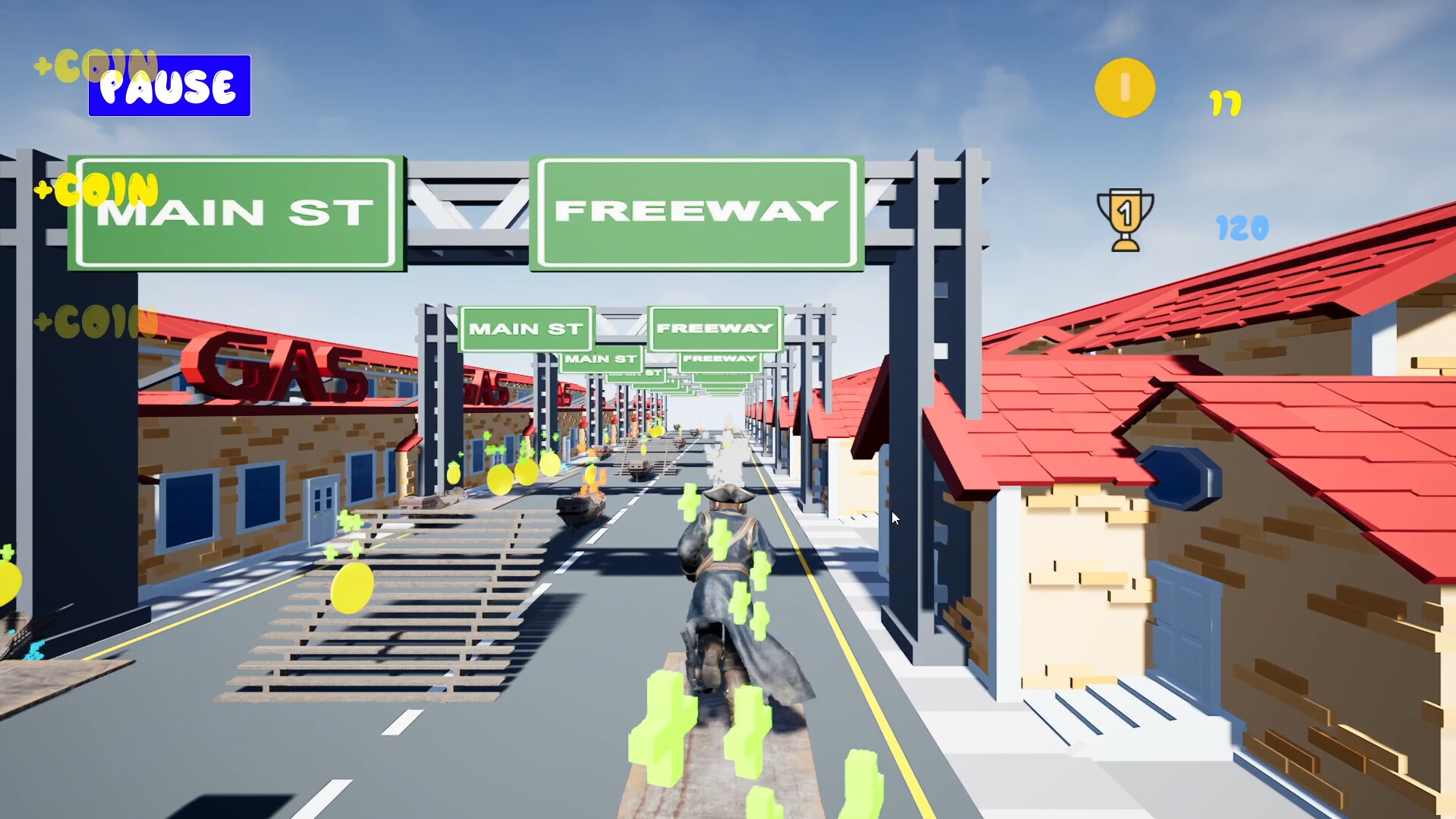Click the smaller second MAIN ST sign
This screenshot has height=819, width=1456.
(x=526, y=328)
